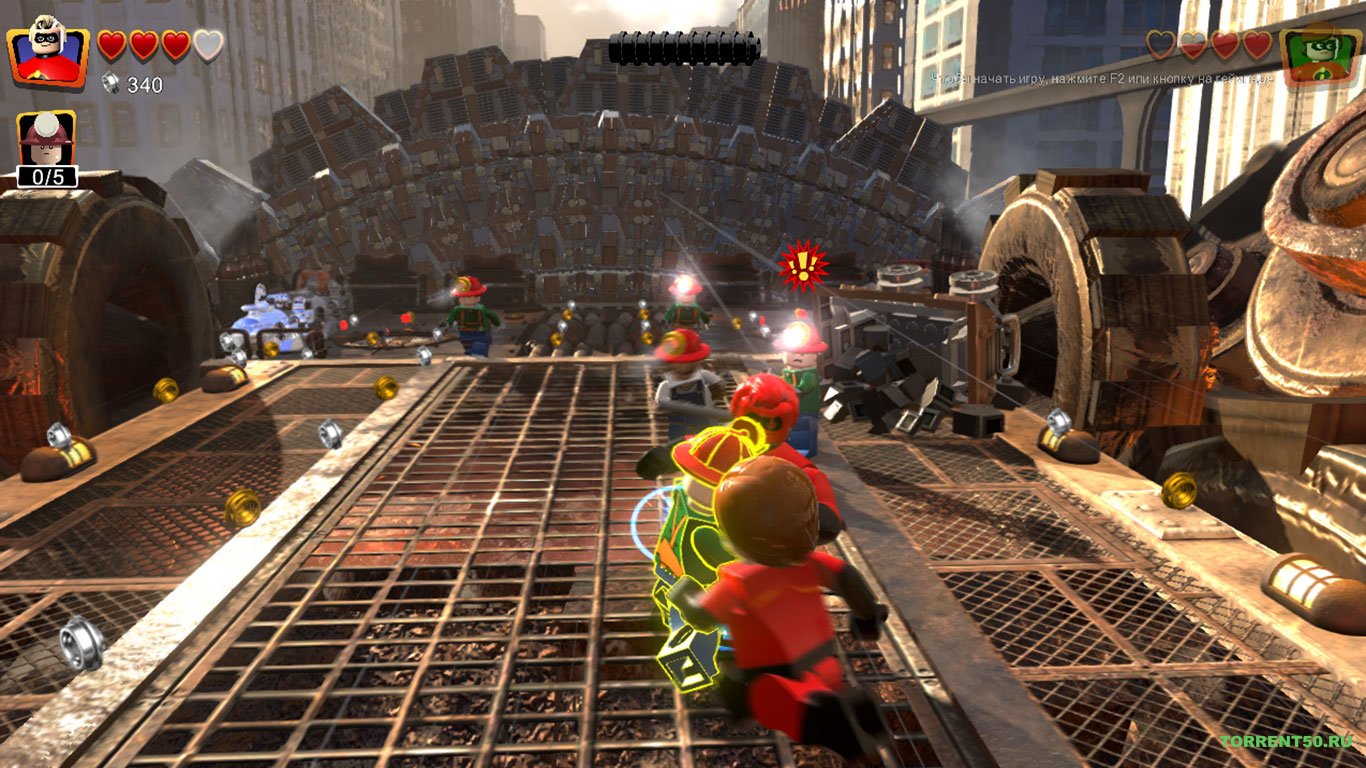Screen dimensions: 1366x768
Task: Click the second player's green character portrait
Action: pos(1319,53)
